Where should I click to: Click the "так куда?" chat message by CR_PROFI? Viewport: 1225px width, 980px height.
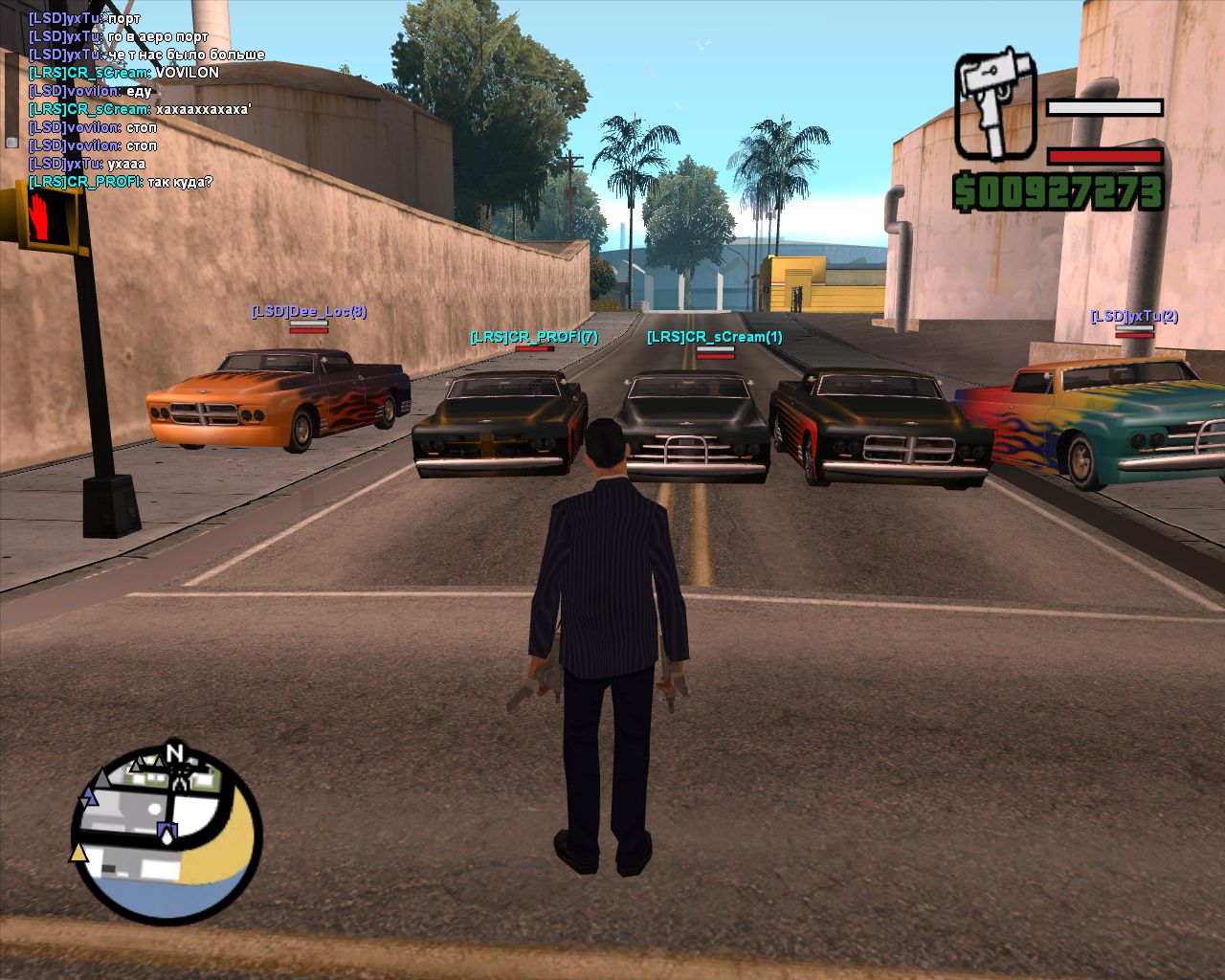[x=122, y=182]
